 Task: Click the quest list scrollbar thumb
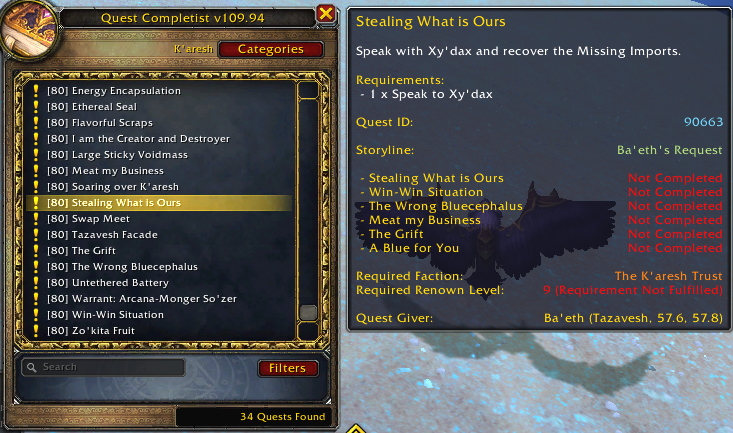pyautogui.click(x=308, y=313)
